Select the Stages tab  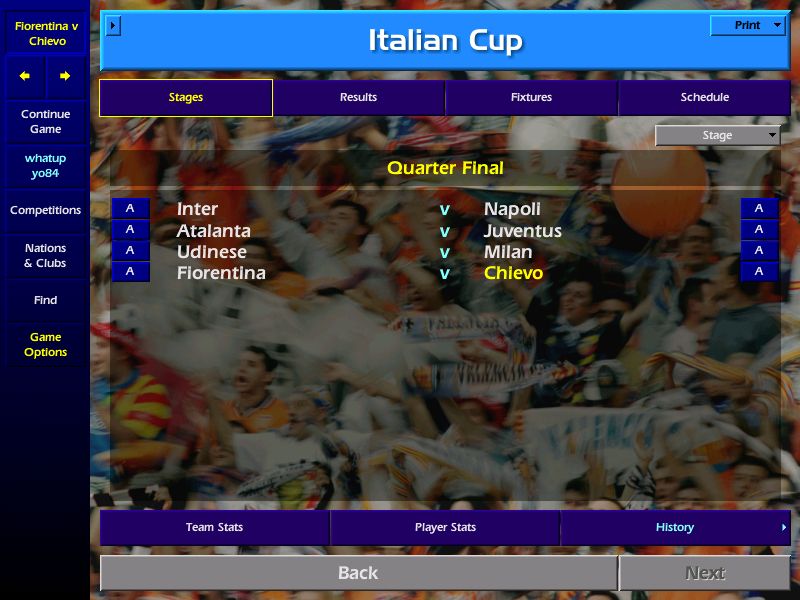pyautogui.click(x=186, y=97)
